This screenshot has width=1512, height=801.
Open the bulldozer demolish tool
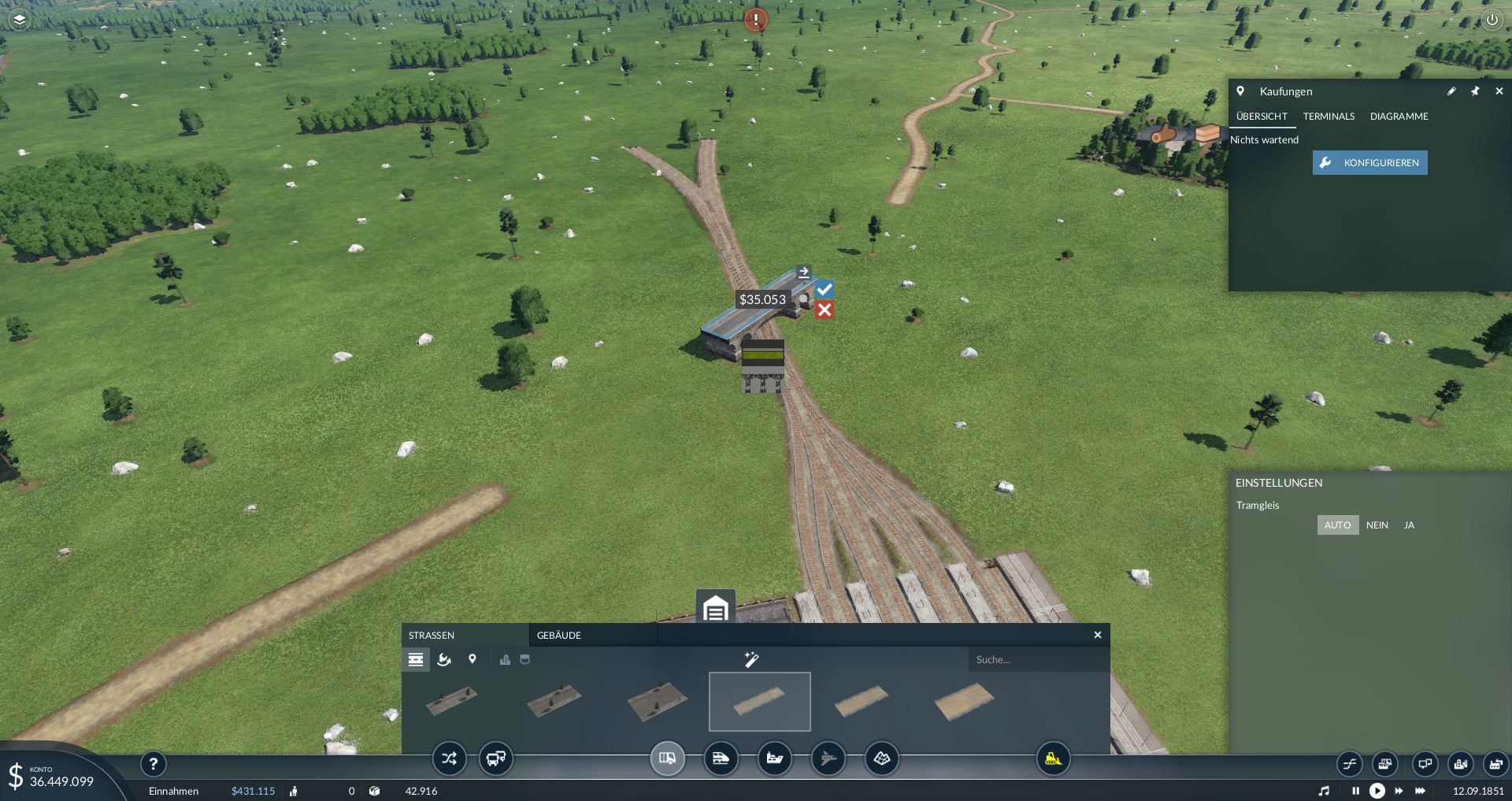[1053, 759]
